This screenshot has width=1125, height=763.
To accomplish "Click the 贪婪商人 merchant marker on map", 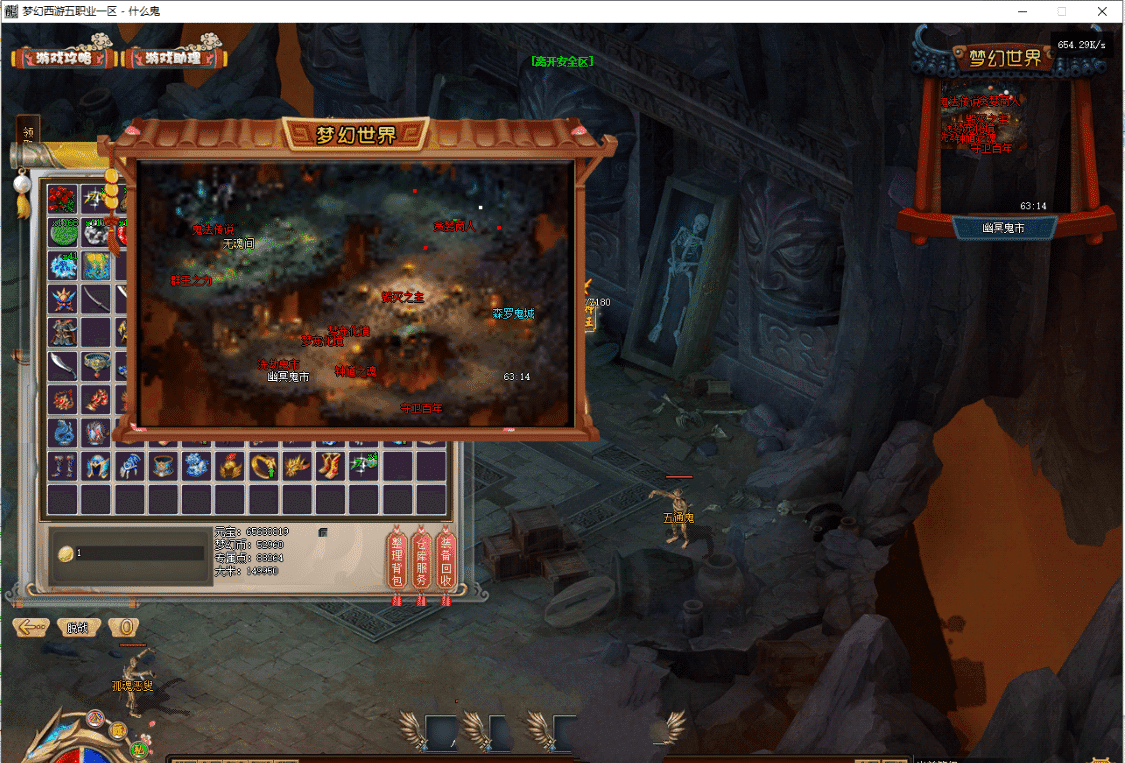I will [x=454, y=227].
